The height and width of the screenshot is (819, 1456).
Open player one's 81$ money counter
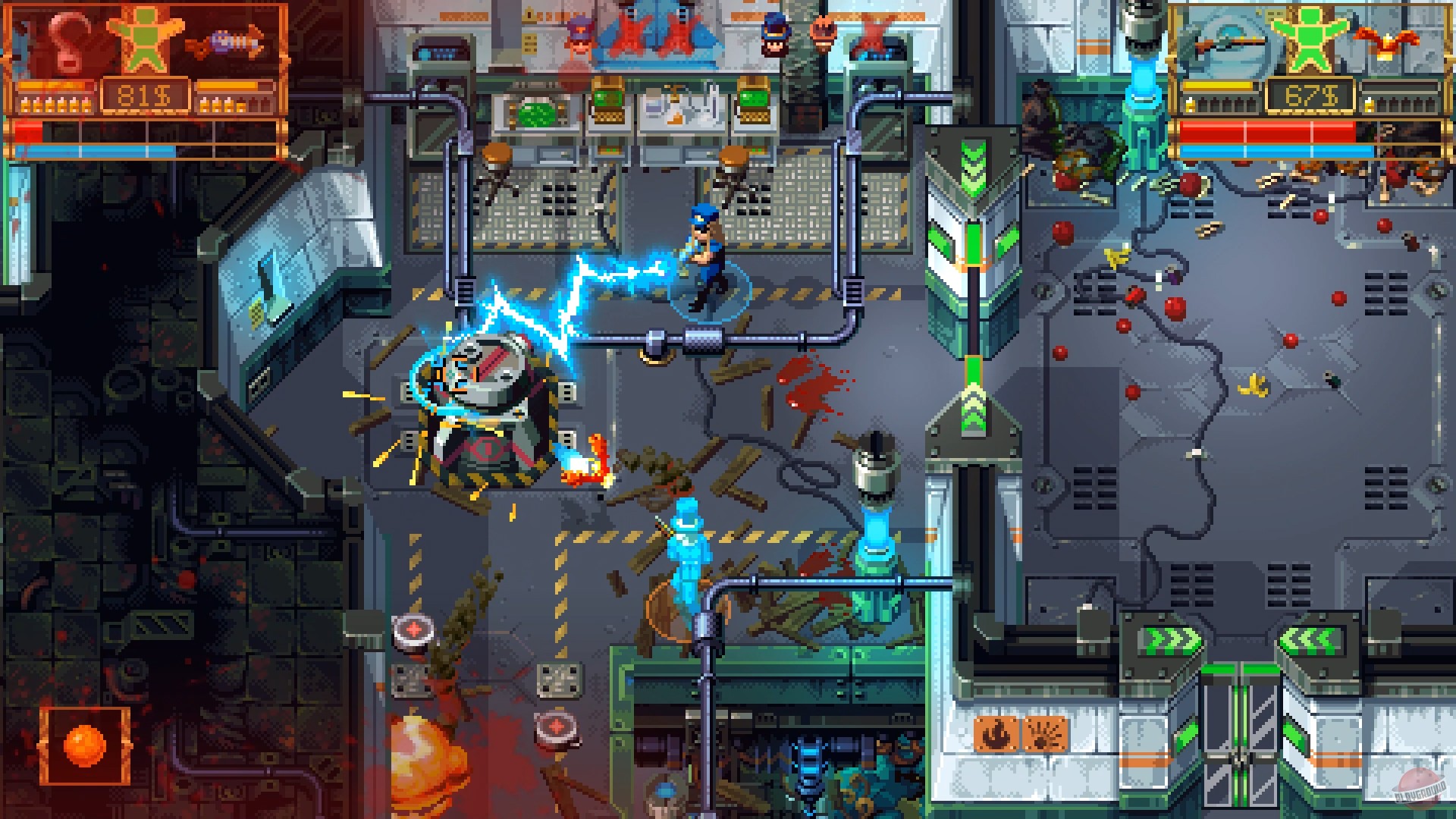(144, 93)
